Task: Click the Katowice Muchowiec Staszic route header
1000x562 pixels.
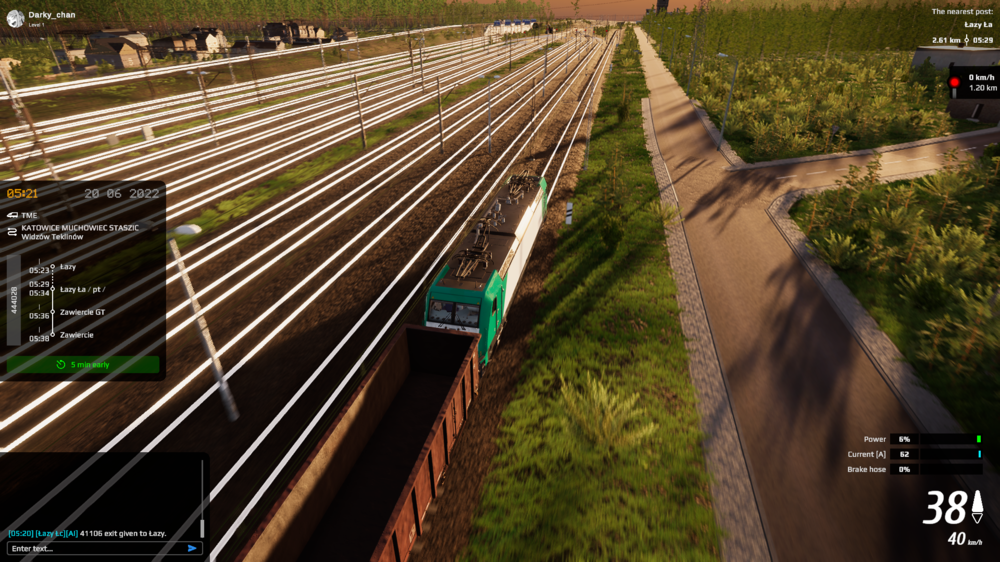Action: (80, 227)
